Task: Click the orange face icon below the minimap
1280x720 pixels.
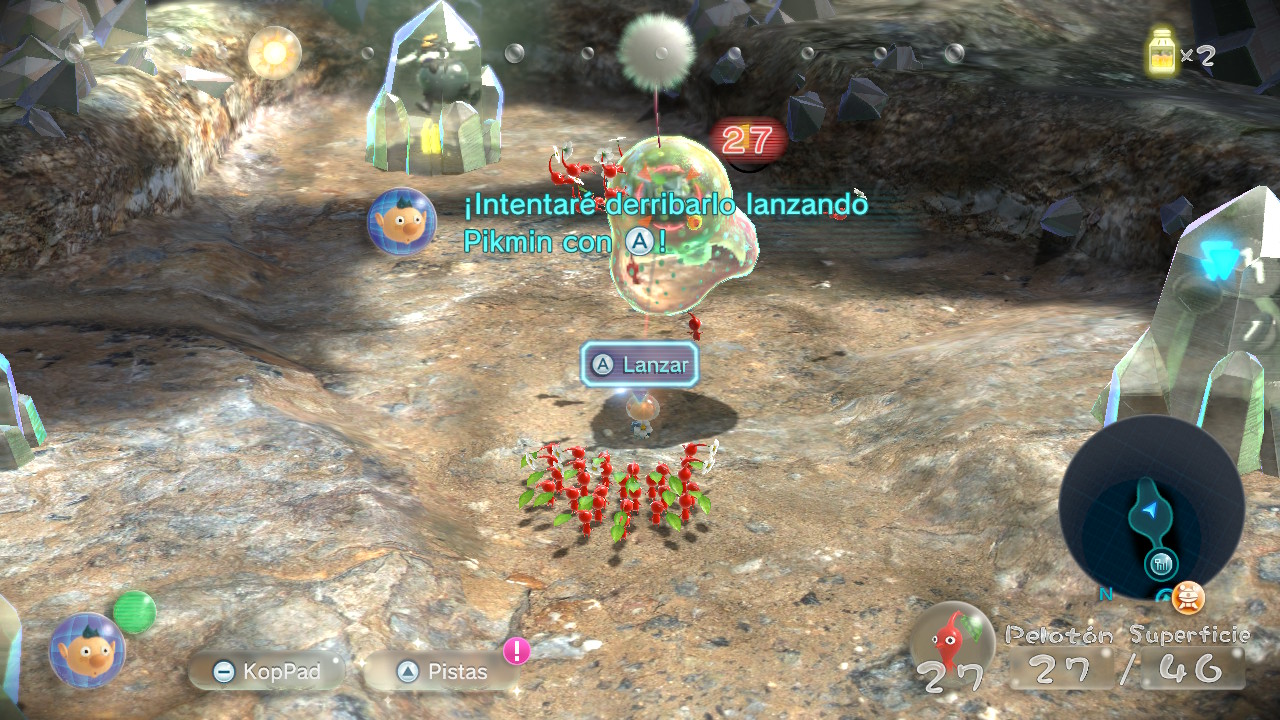Action: tap(1188, 598)
